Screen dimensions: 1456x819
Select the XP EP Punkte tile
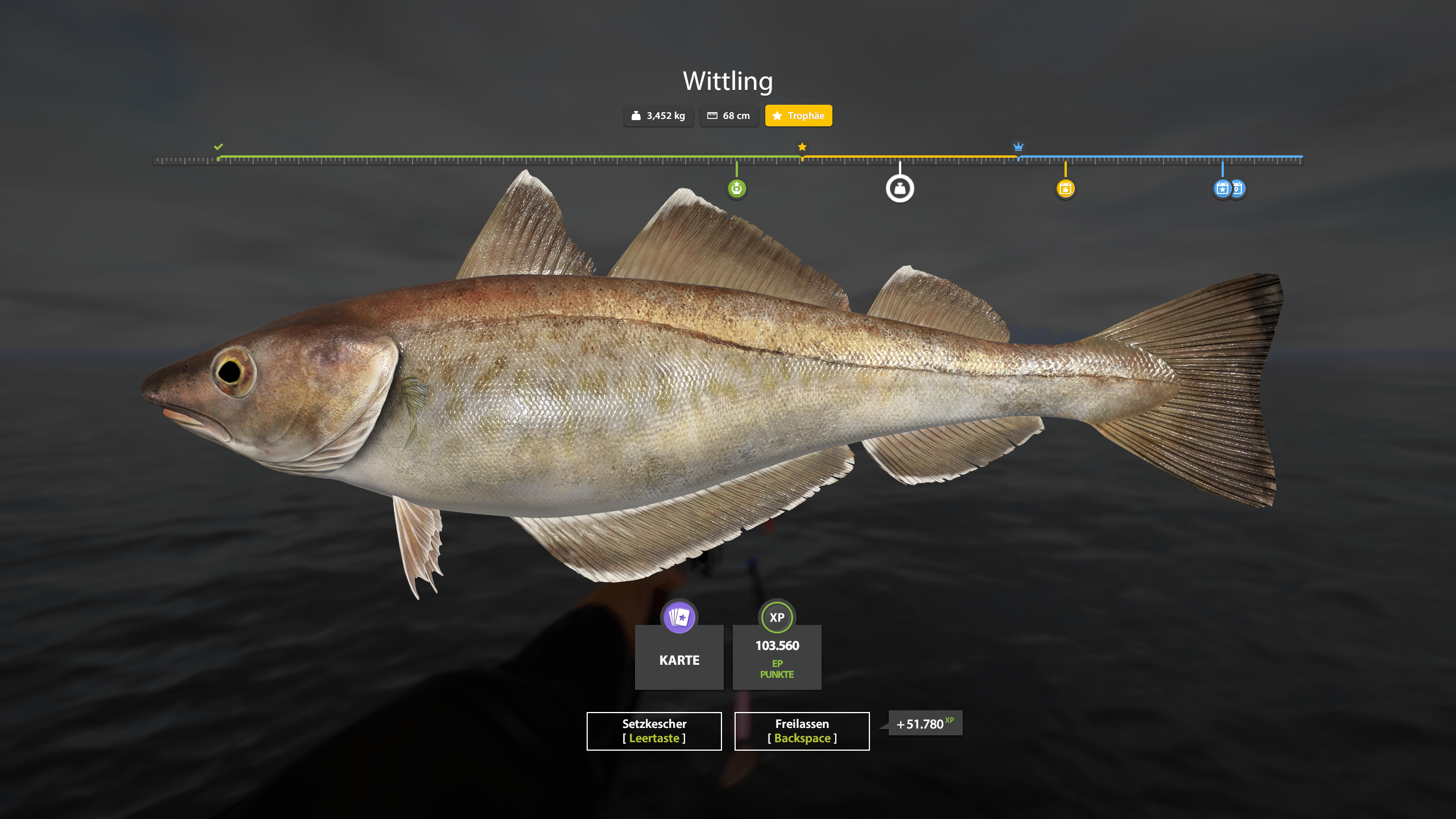[777, 656]
